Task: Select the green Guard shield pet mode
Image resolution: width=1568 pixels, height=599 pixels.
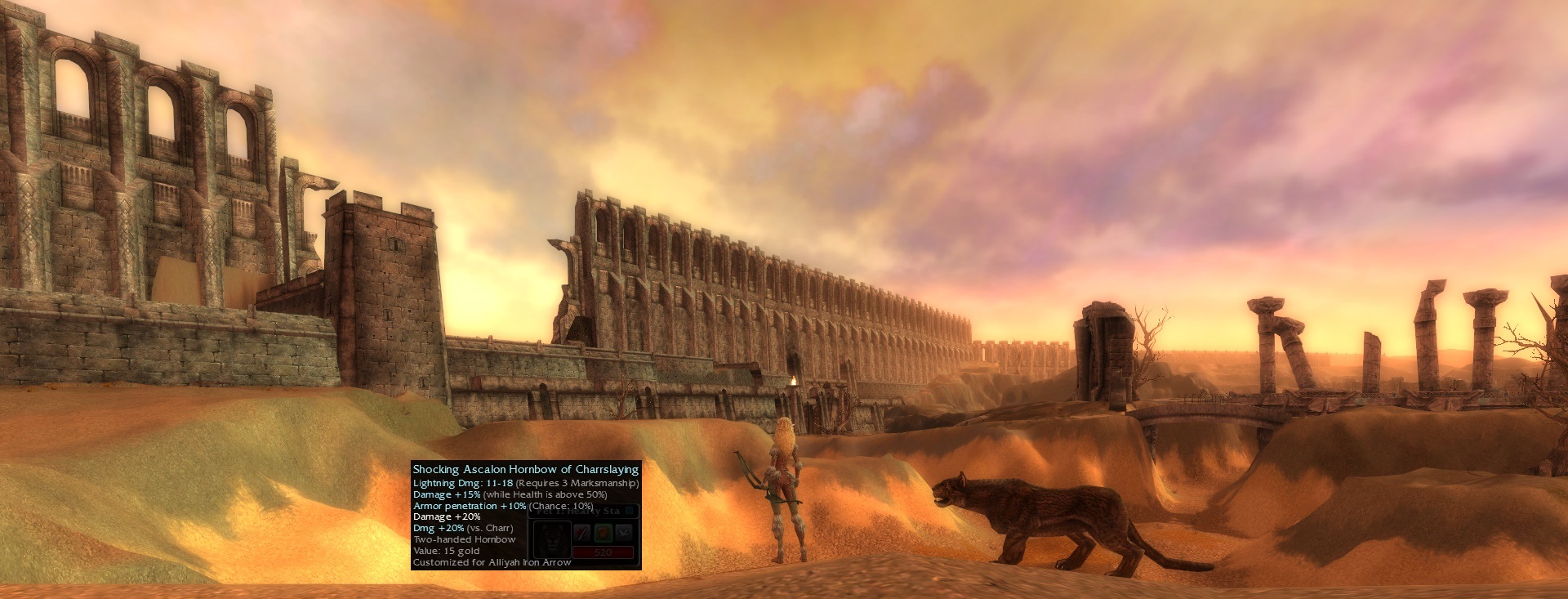Action: pyautogui.click(x=603, y=533)
